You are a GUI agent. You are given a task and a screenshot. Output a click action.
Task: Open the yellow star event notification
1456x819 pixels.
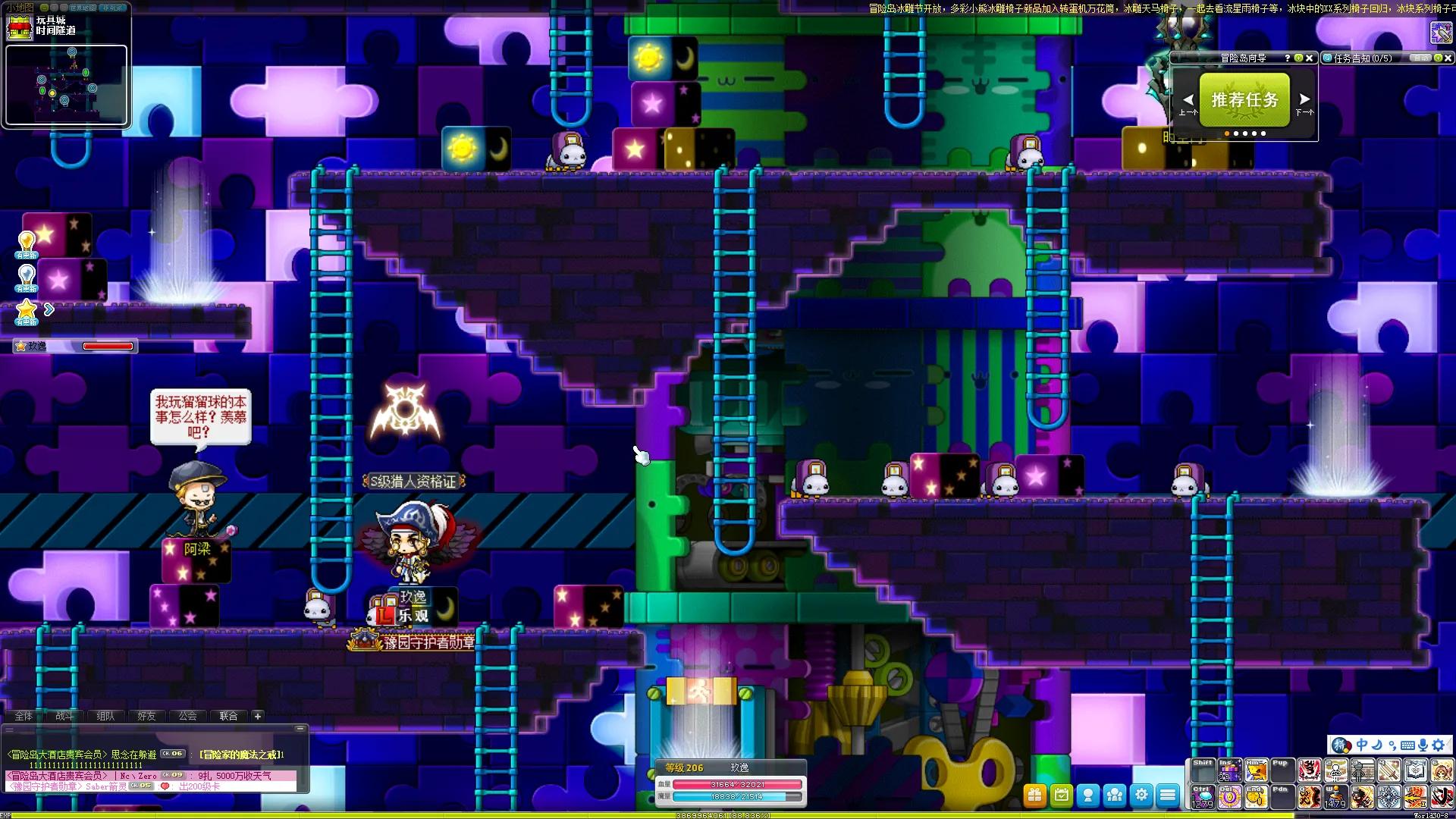click(x=27, y=309)
